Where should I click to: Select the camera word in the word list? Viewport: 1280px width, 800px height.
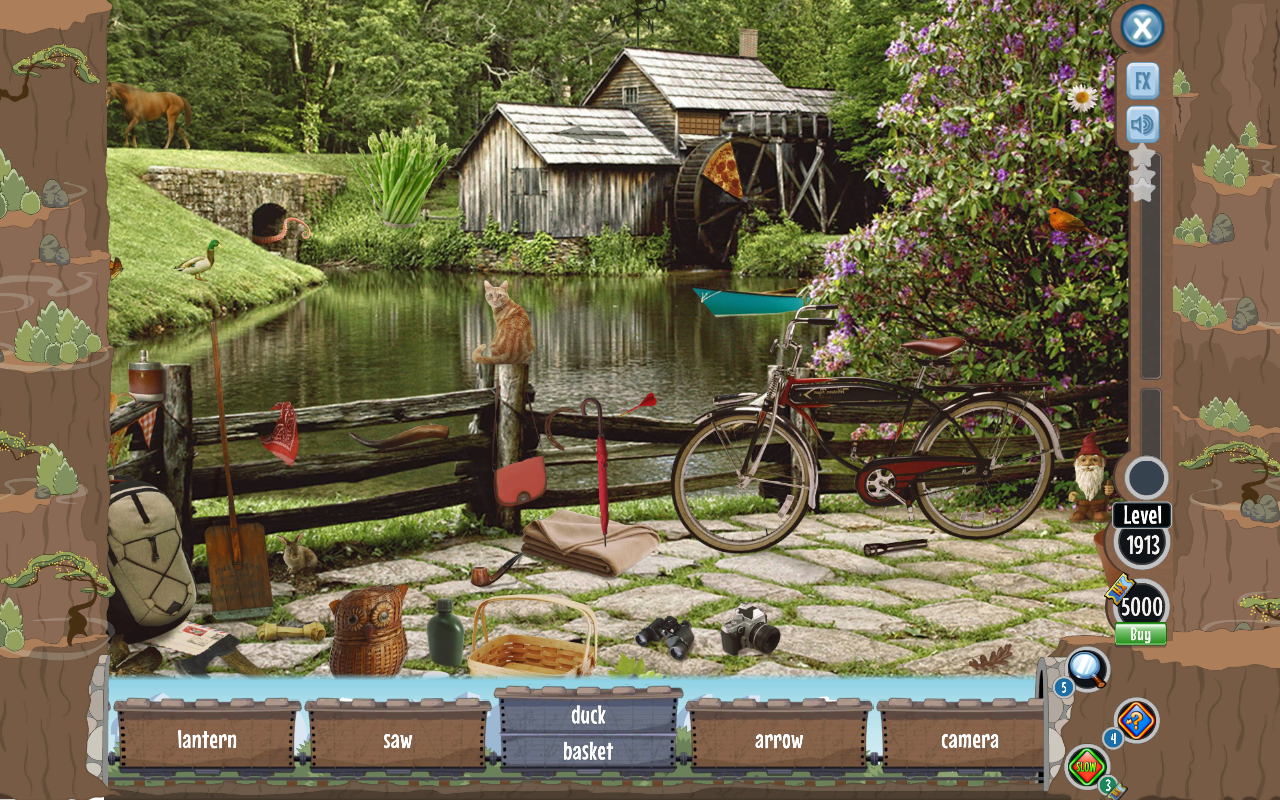tap(967, 740)
